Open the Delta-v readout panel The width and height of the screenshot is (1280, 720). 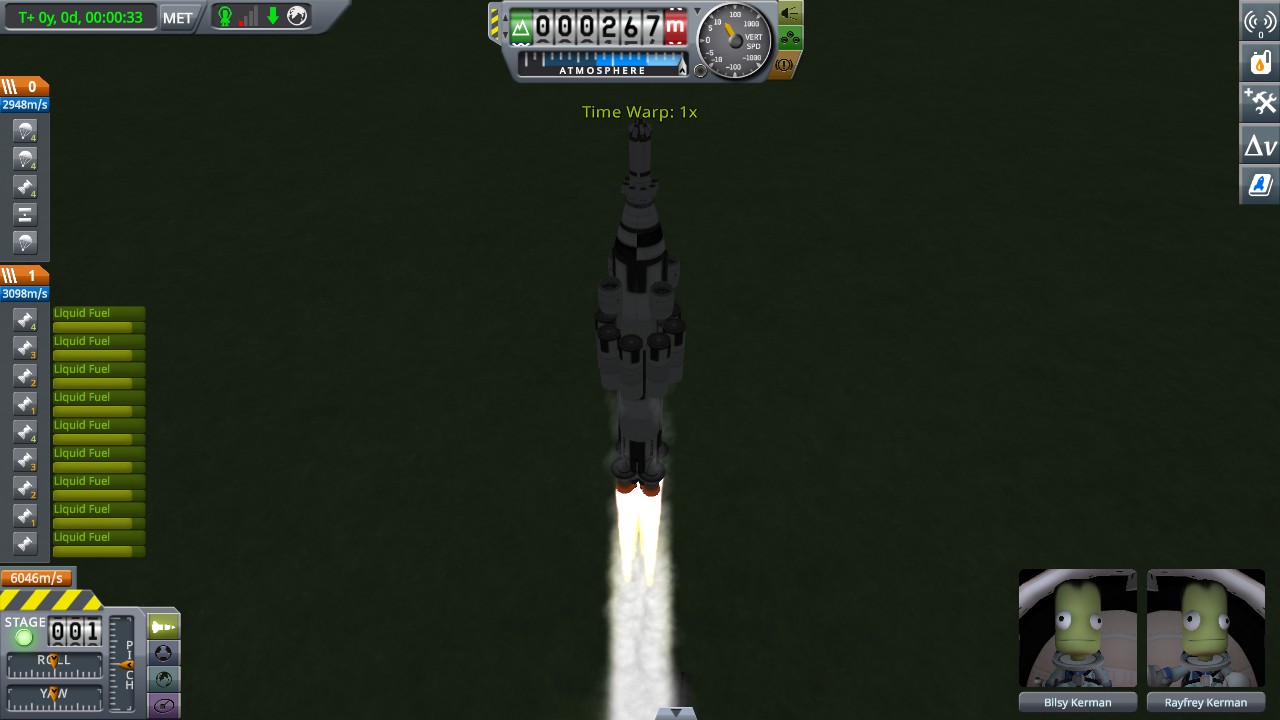[1259, 144]
